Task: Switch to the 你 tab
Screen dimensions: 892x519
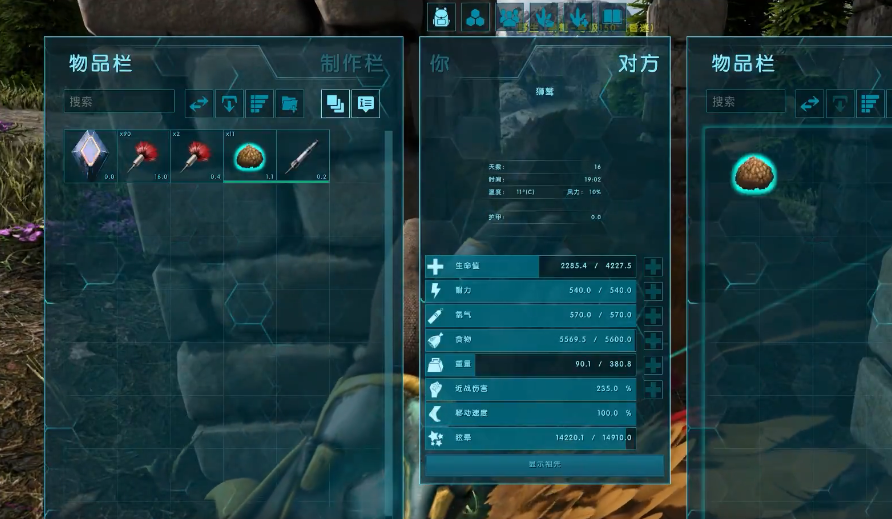Action: (439, 64)
